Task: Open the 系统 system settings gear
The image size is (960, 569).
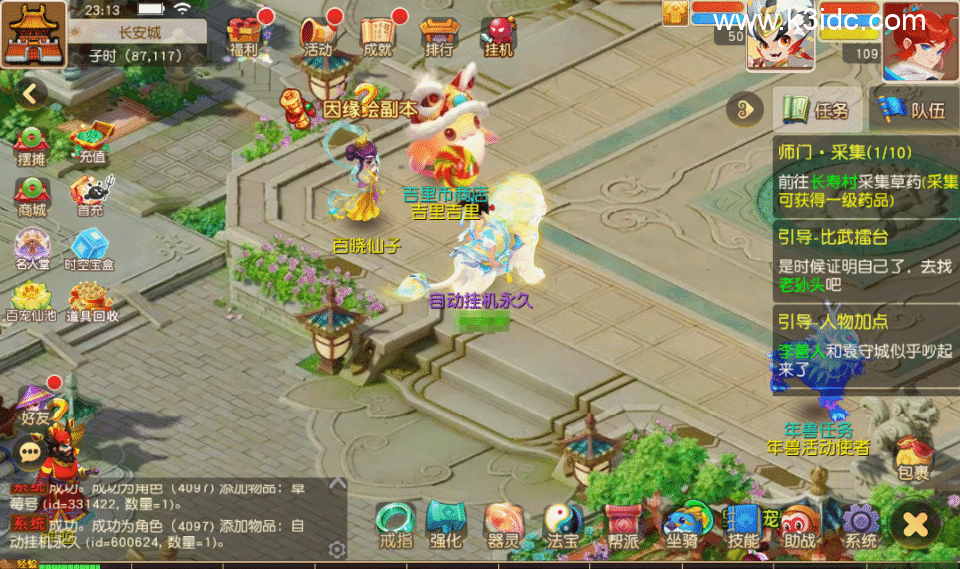Action: pos(860,525)
